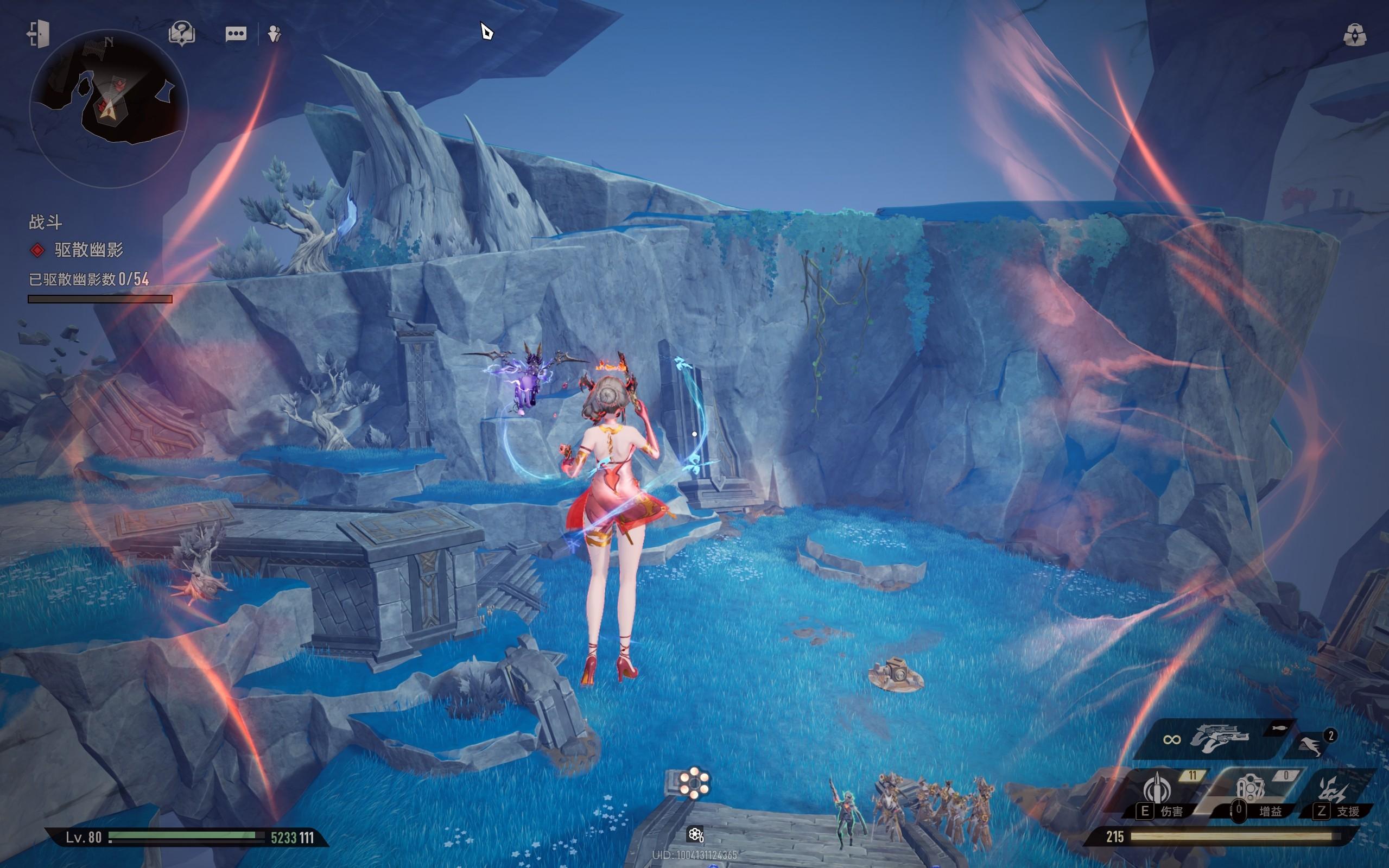
Task: Open the hooded character icon
Action: click(x=1355, y=35)
